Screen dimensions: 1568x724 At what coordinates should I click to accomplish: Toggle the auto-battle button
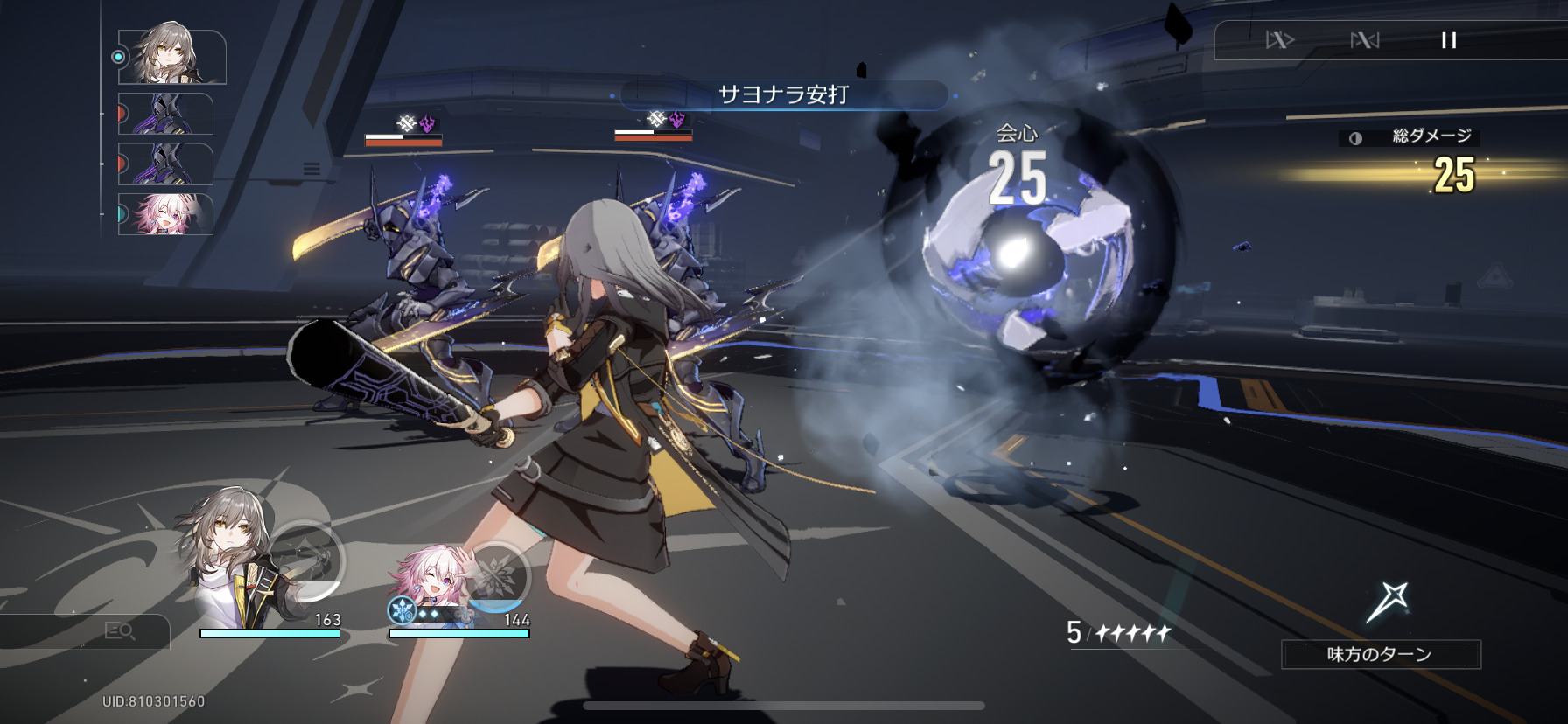pyautogui.click(x=1364, y=40)
